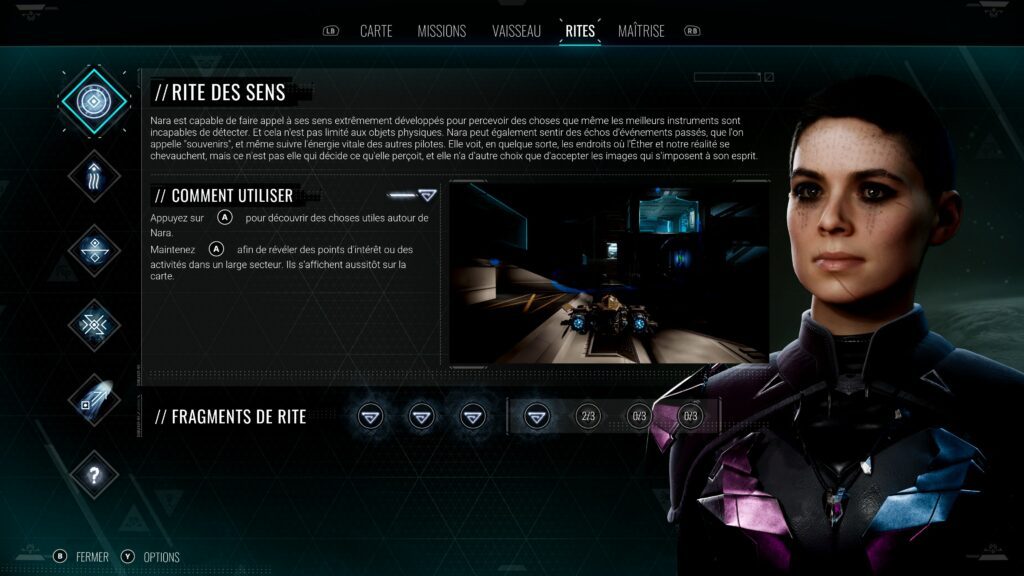1024x576 pixels.
Task: Pick the rite icon with the comet streak
Action: (94, 400)
